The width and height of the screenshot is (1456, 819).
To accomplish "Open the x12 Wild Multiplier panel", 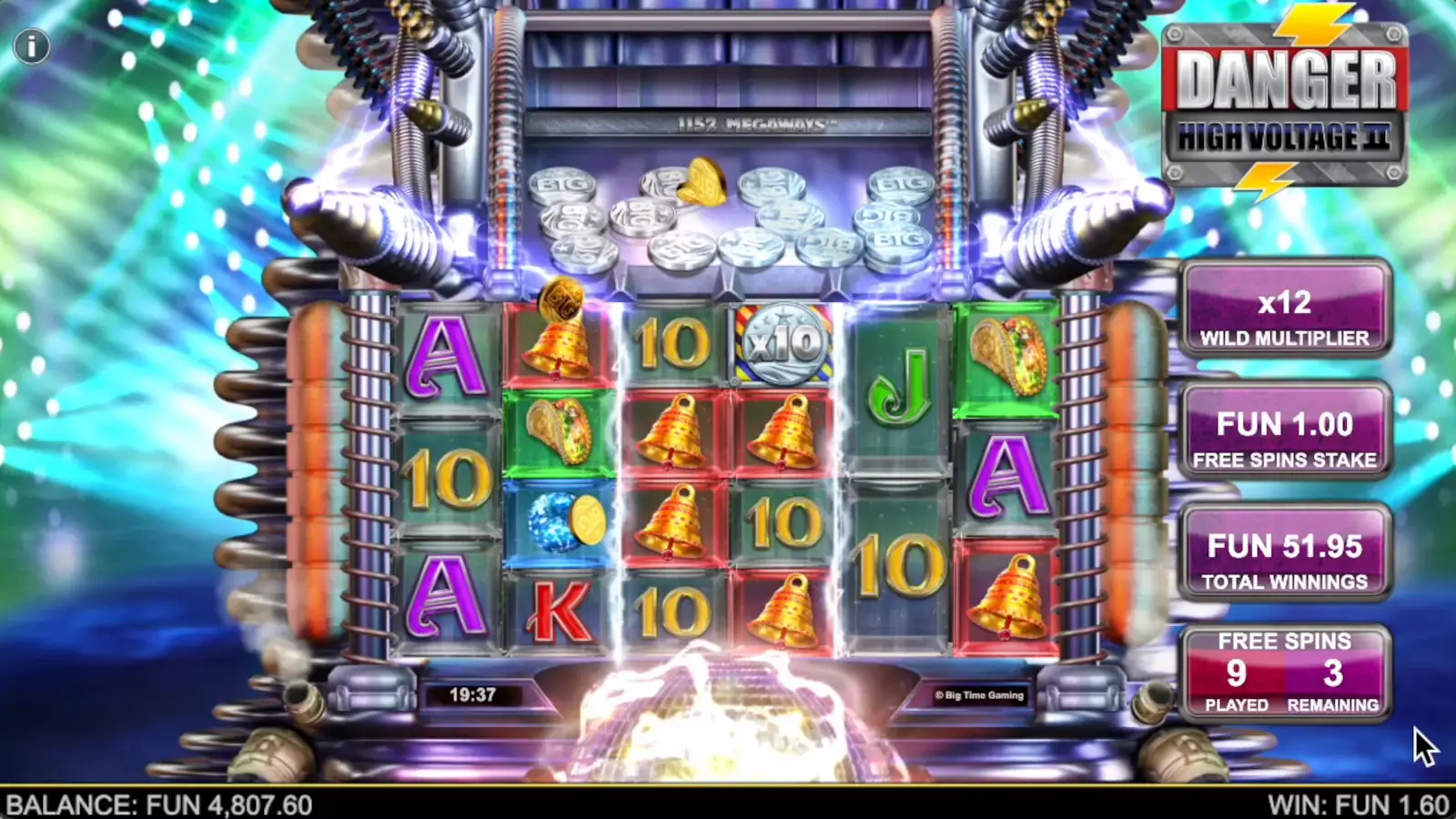I will click(x=1285, y=311).
